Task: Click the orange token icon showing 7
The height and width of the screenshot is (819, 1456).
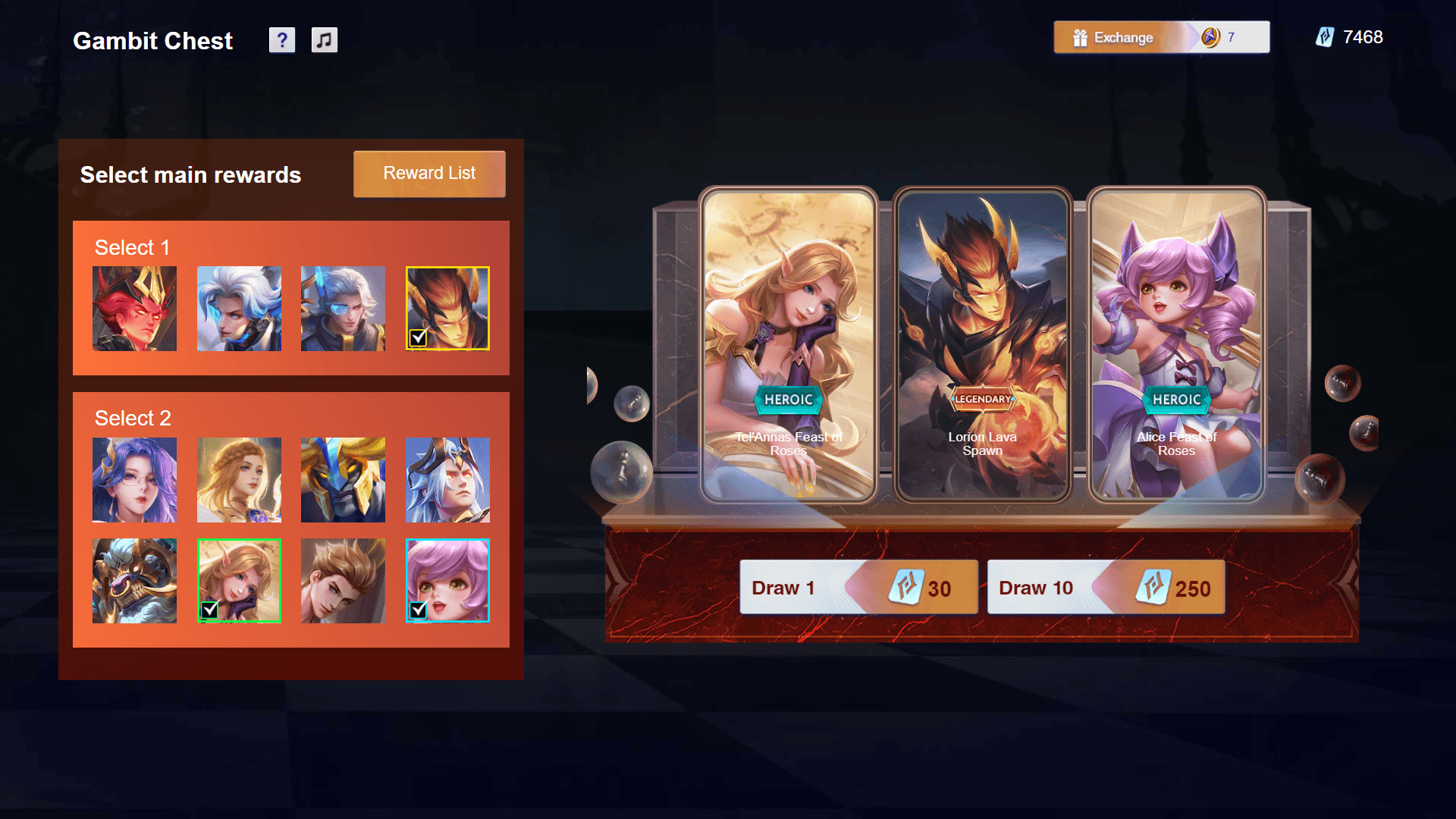Action: coord(1212,36)
